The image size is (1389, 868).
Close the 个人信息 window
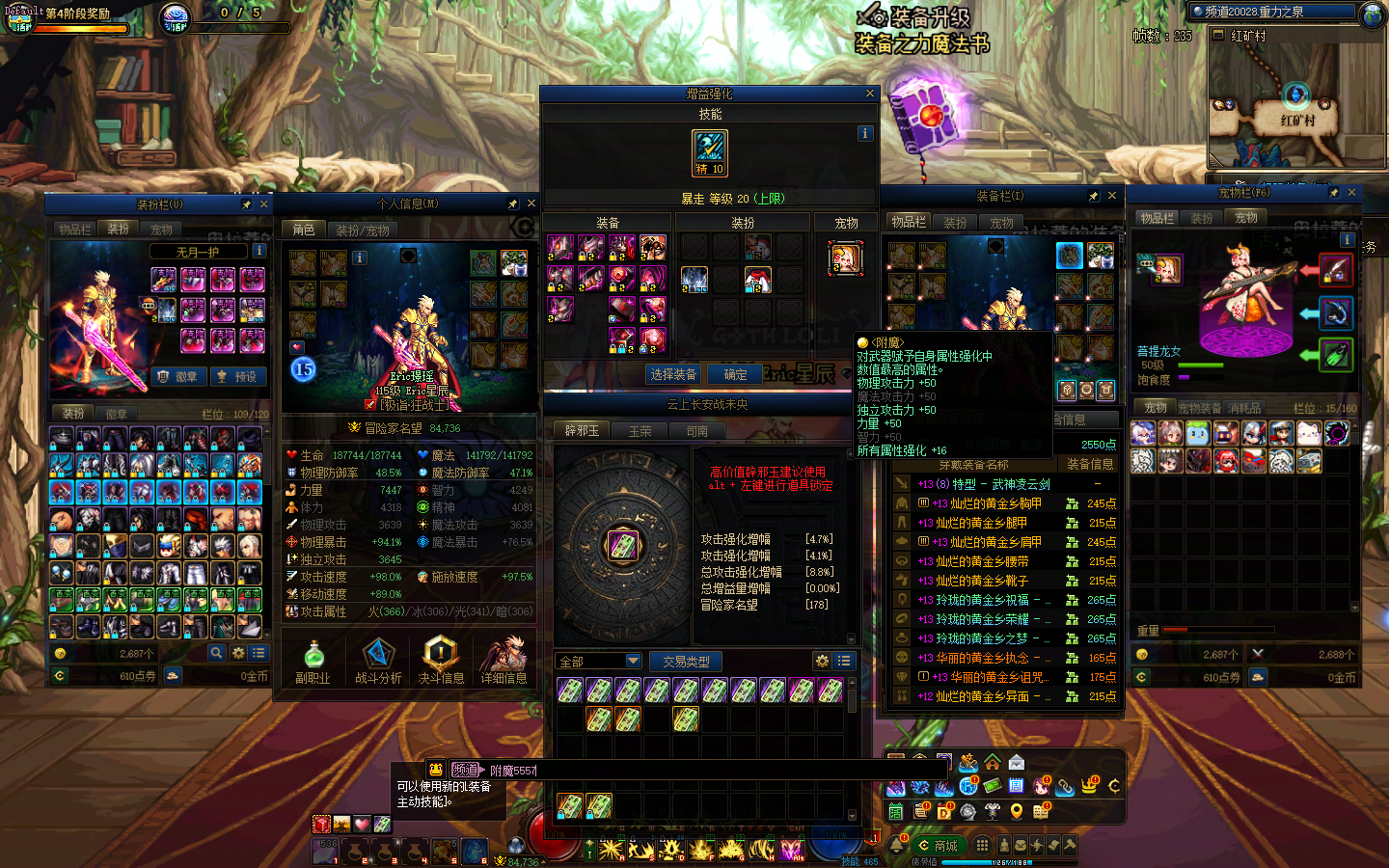(531, 203)
